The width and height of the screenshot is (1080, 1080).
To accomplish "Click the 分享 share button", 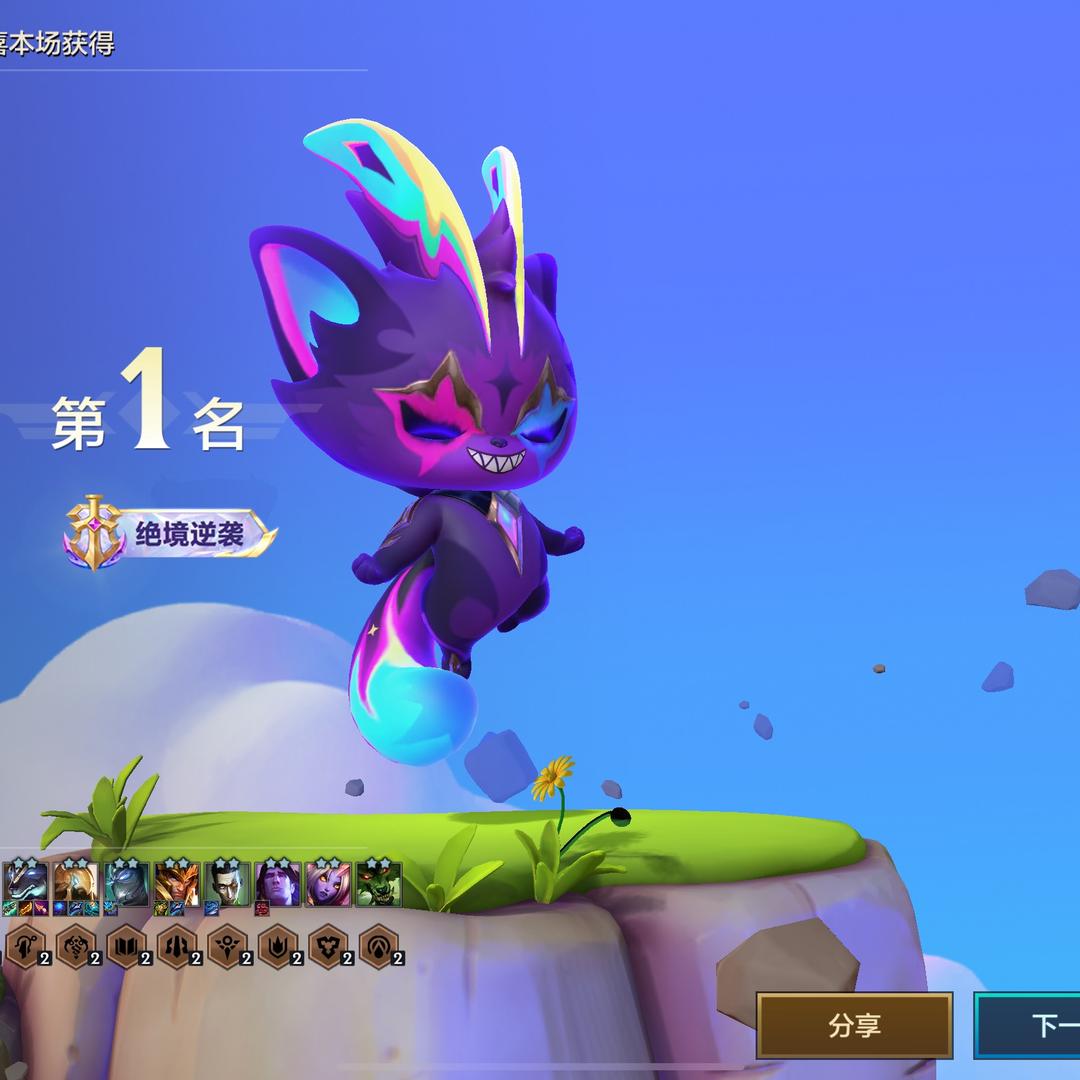I will point(854,1025).
